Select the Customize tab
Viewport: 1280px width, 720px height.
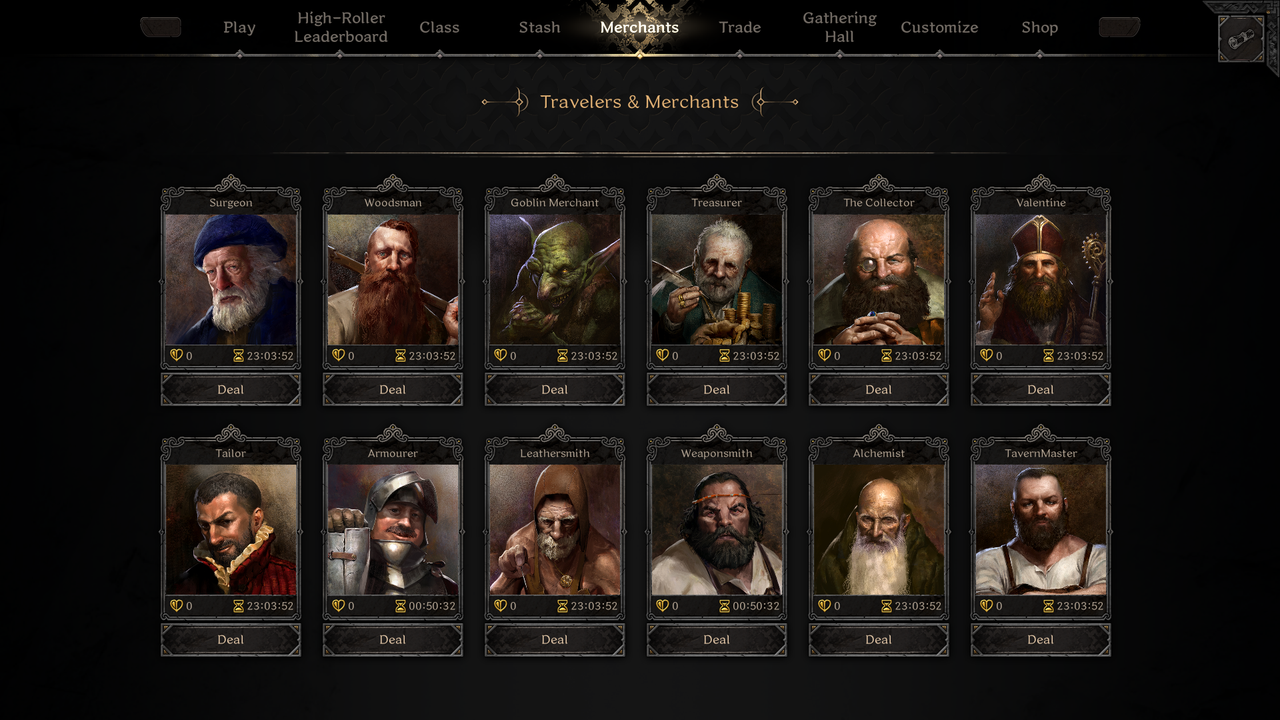pos(939,28)
